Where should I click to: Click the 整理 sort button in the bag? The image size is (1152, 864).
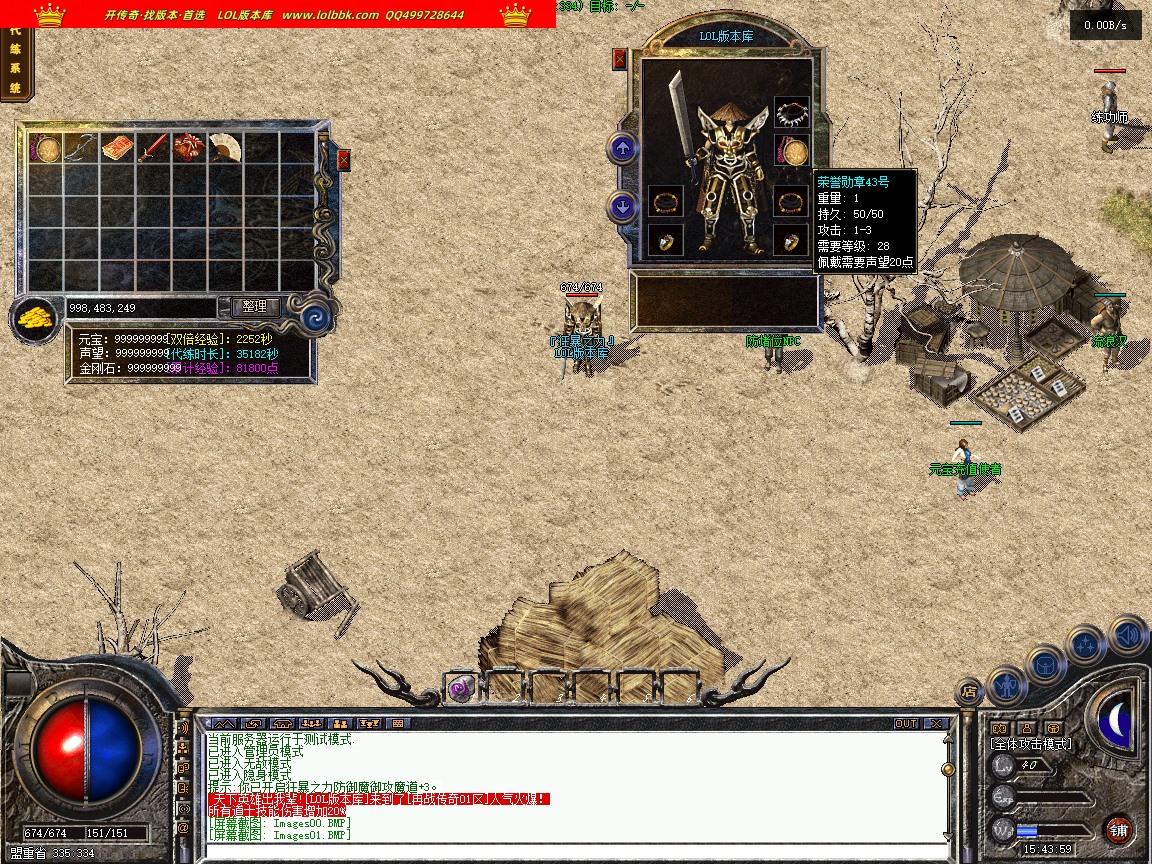pyautogui.click(x=255, y=307)
